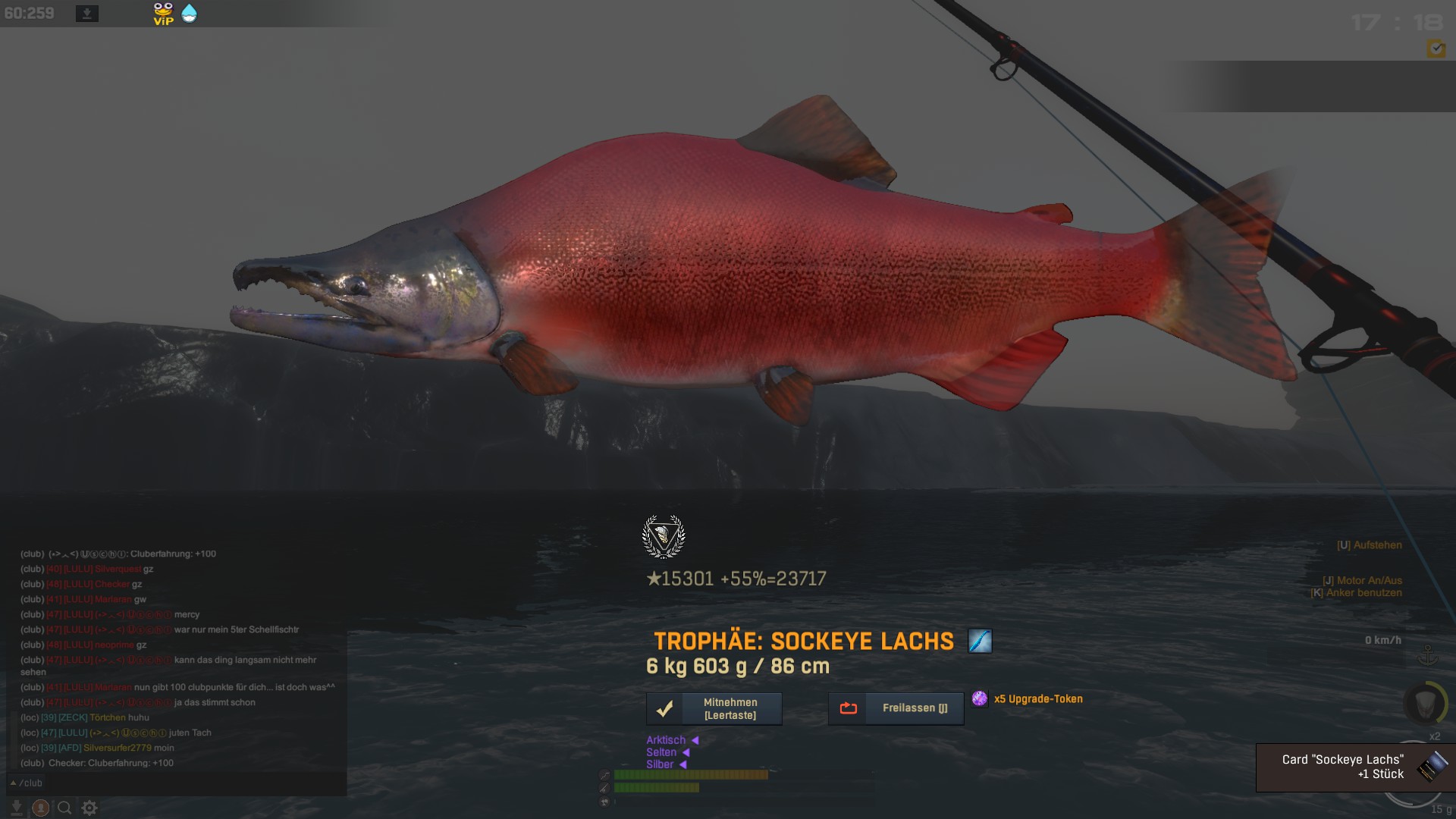Screen dimensions: 1456x819
Task: Keep the fish with the Mitnehmen button
Action: click(x=714, y=709)
